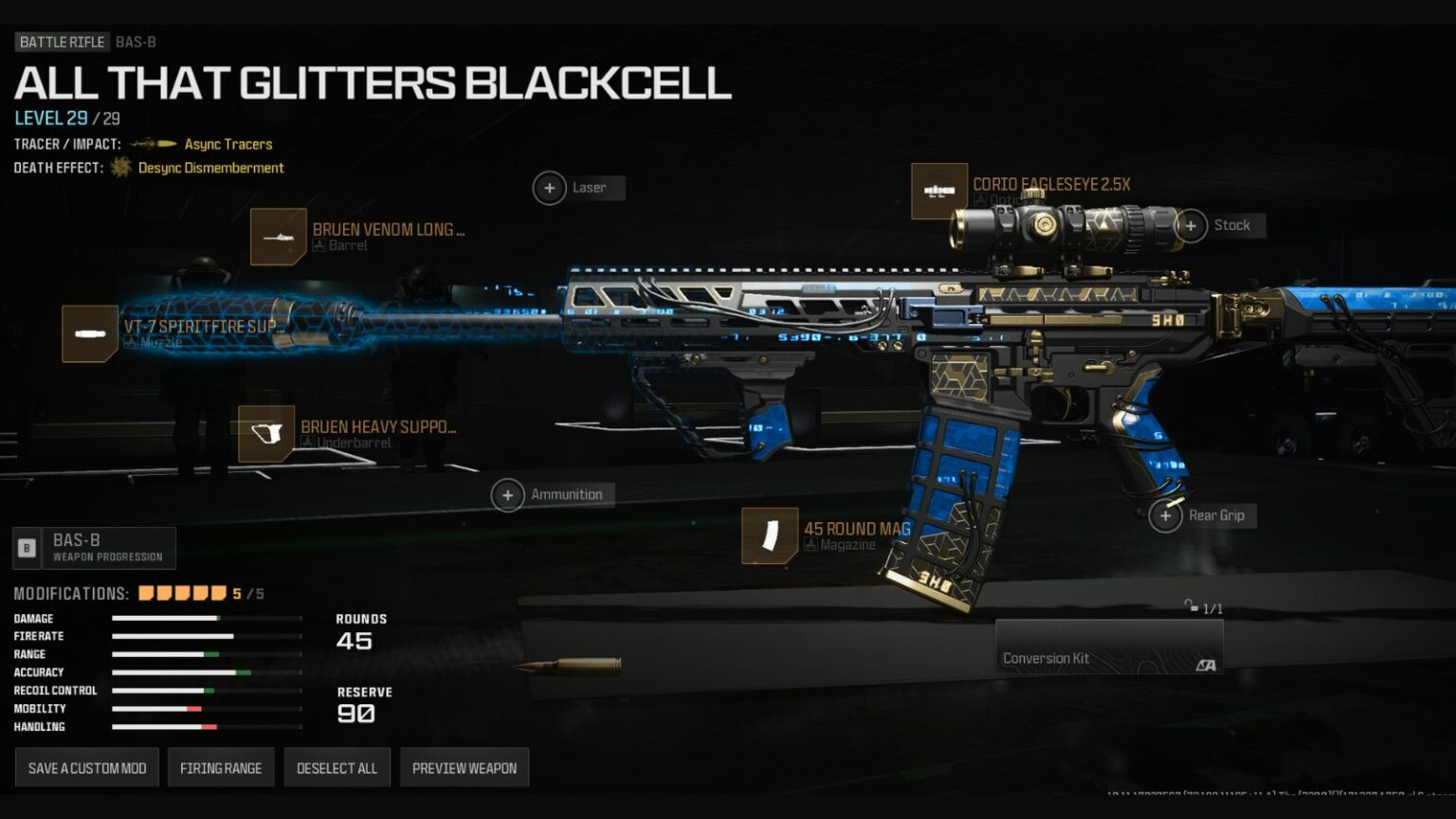
Task: Click the Battle Rifle category tab
Action: [x=62, y=42]
